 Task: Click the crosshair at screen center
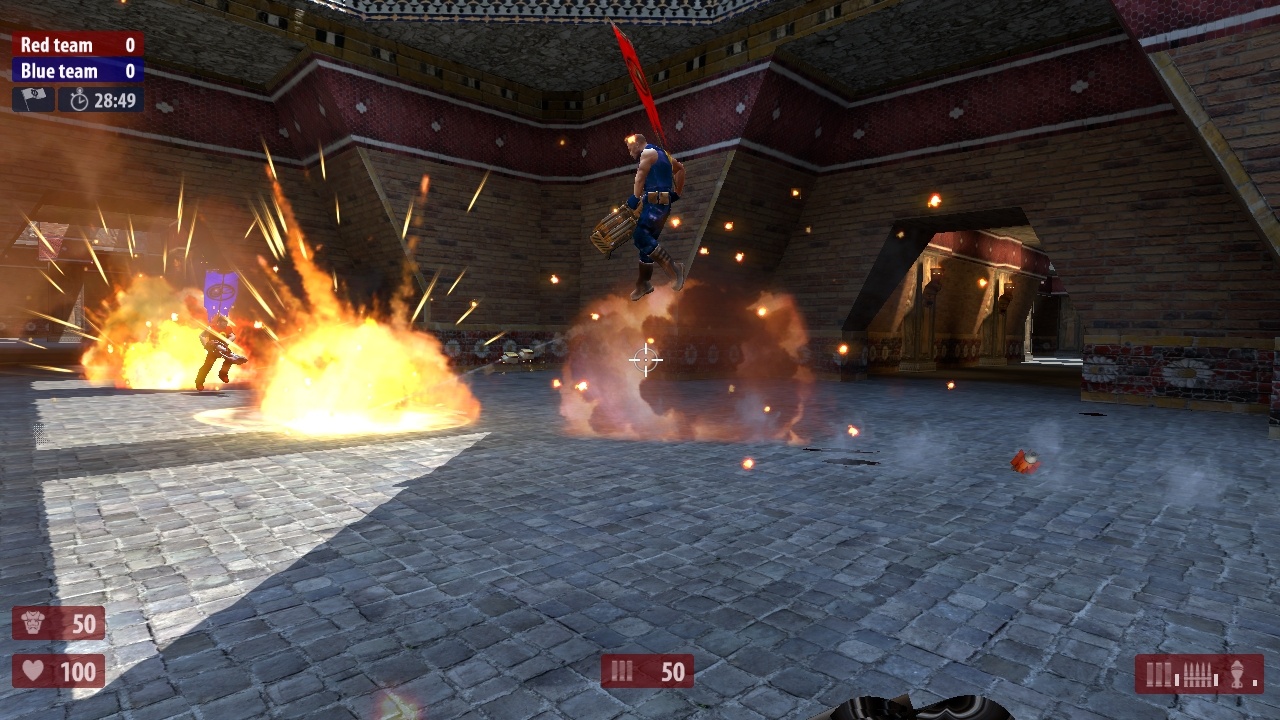[645, 358]
